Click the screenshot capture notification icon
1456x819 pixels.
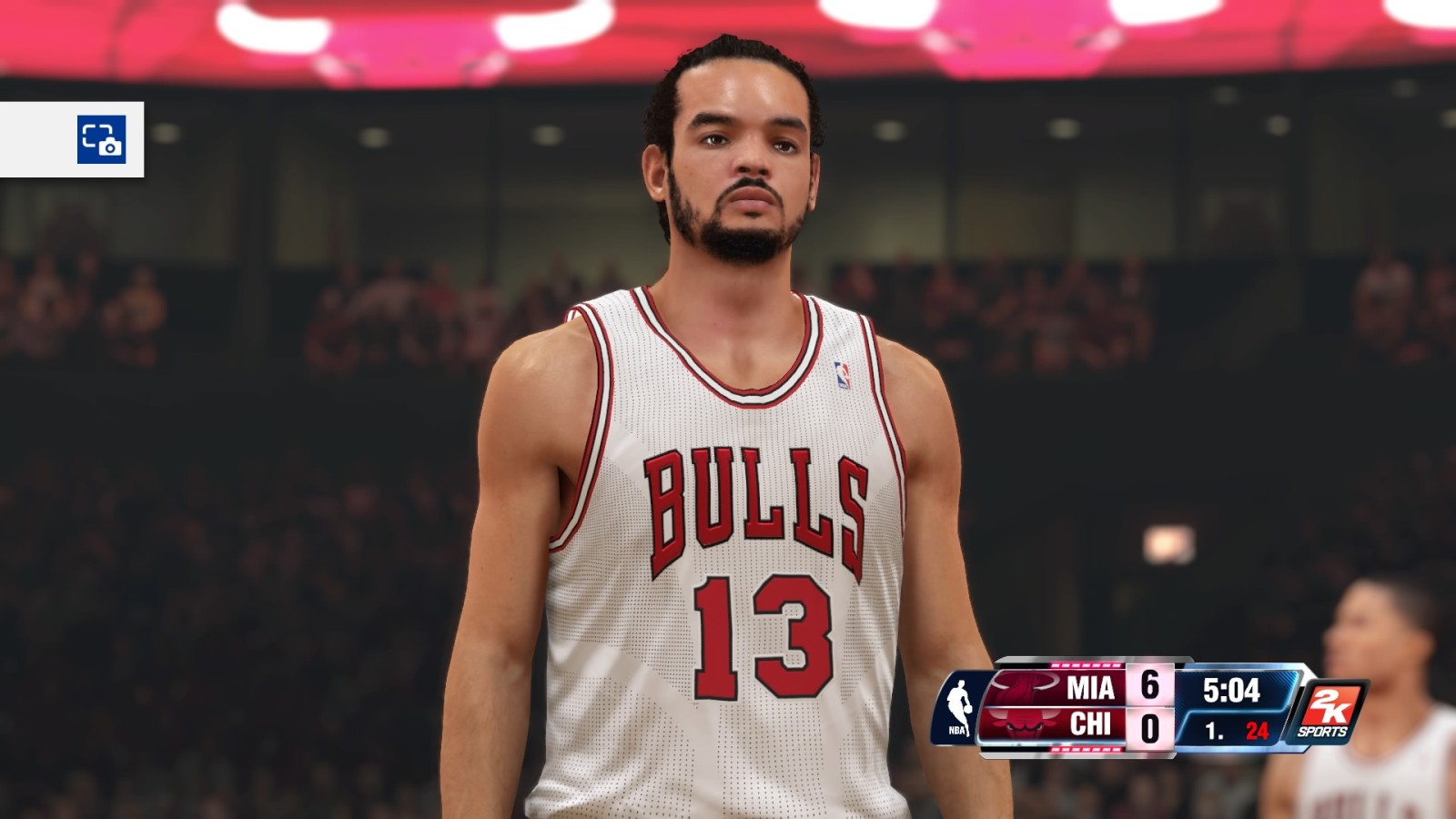[101, 139]
